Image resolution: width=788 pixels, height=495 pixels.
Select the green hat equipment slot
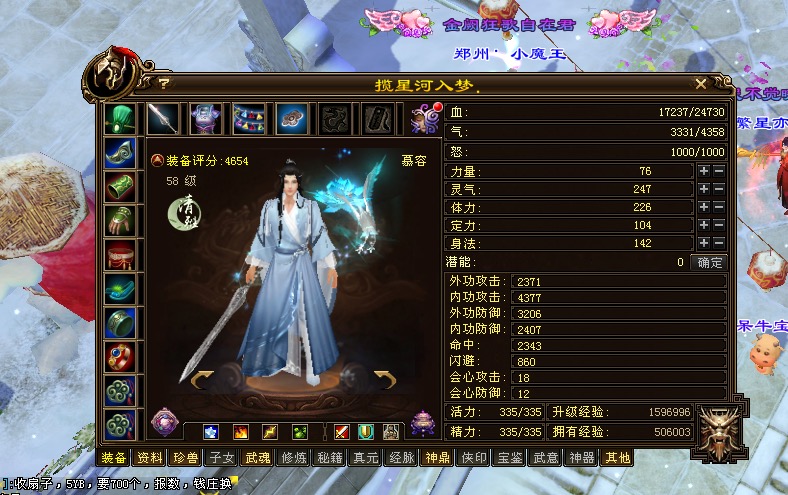click(x=120, y=118)
